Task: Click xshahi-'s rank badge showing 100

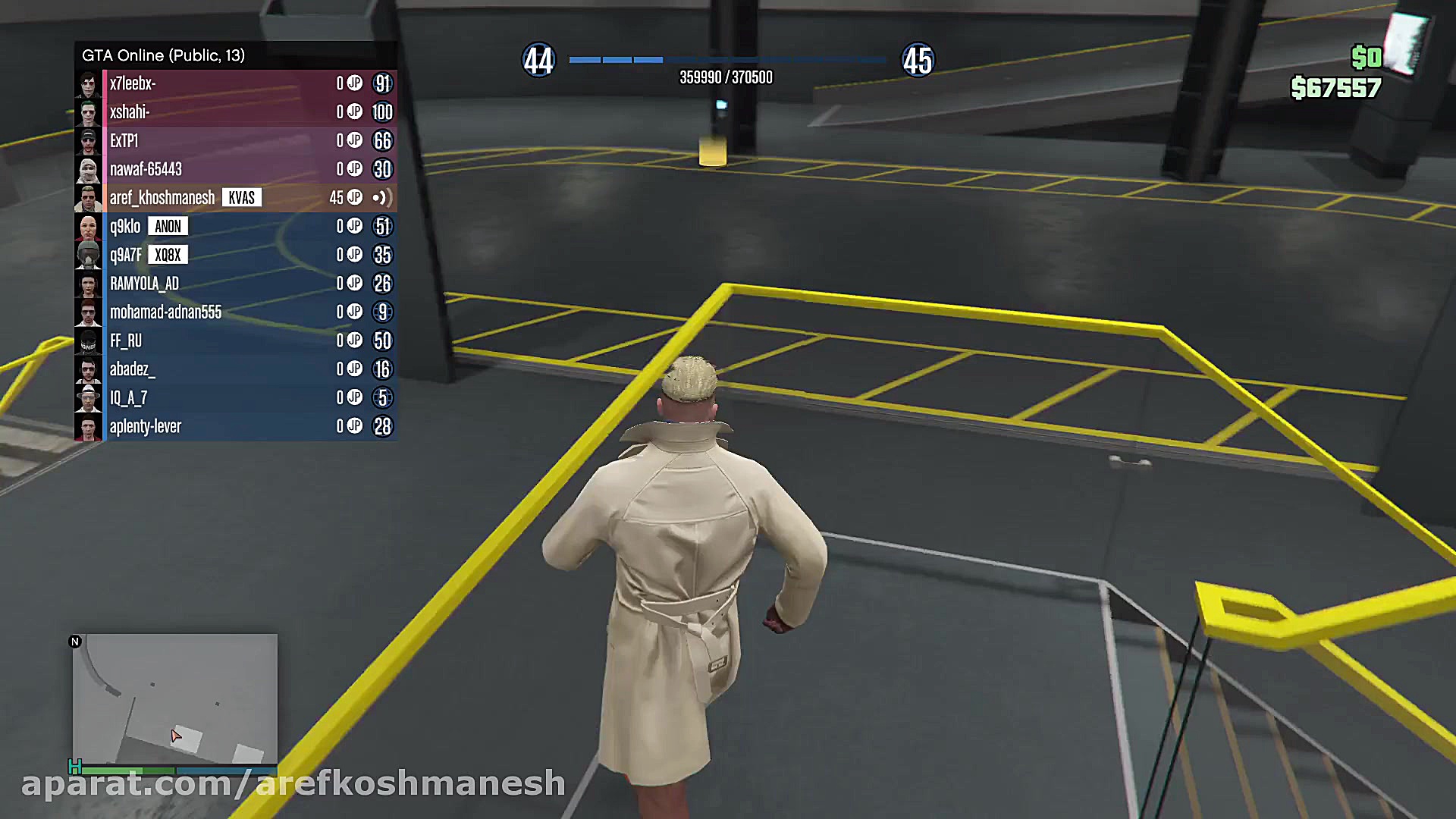Action: pos(383,112)
